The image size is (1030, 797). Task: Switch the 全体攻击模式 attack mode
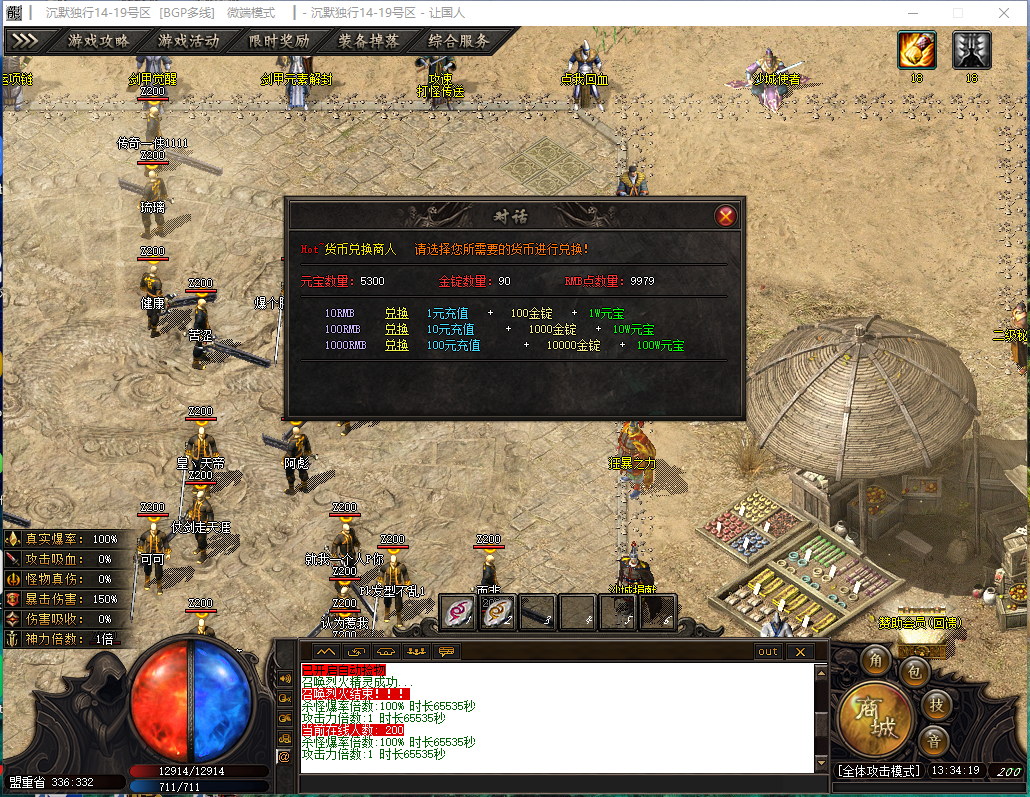877,771
